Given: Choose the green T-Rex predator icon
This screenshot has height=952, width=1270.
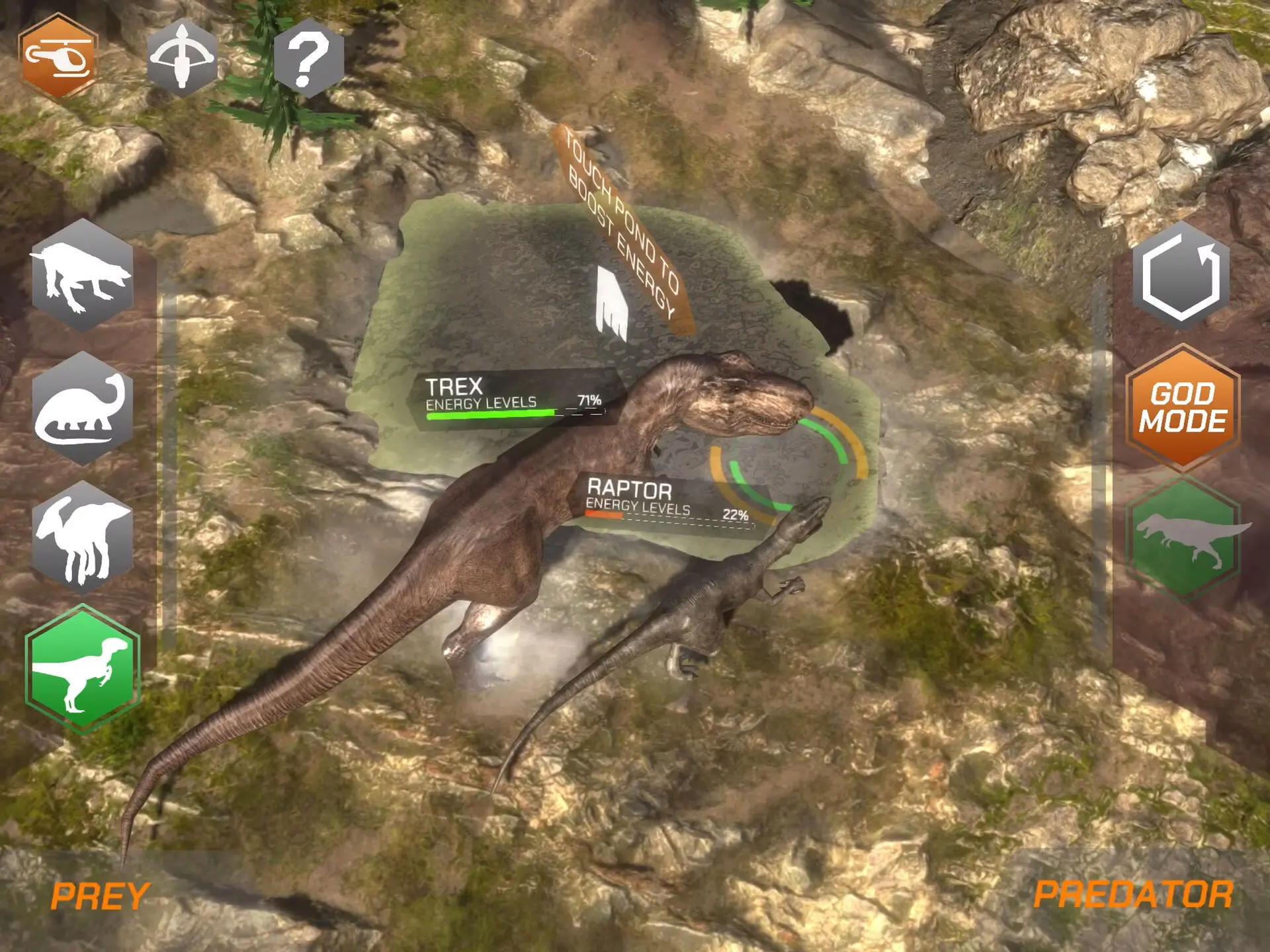Looking at the screenshot, I should tap(1183, 538).
